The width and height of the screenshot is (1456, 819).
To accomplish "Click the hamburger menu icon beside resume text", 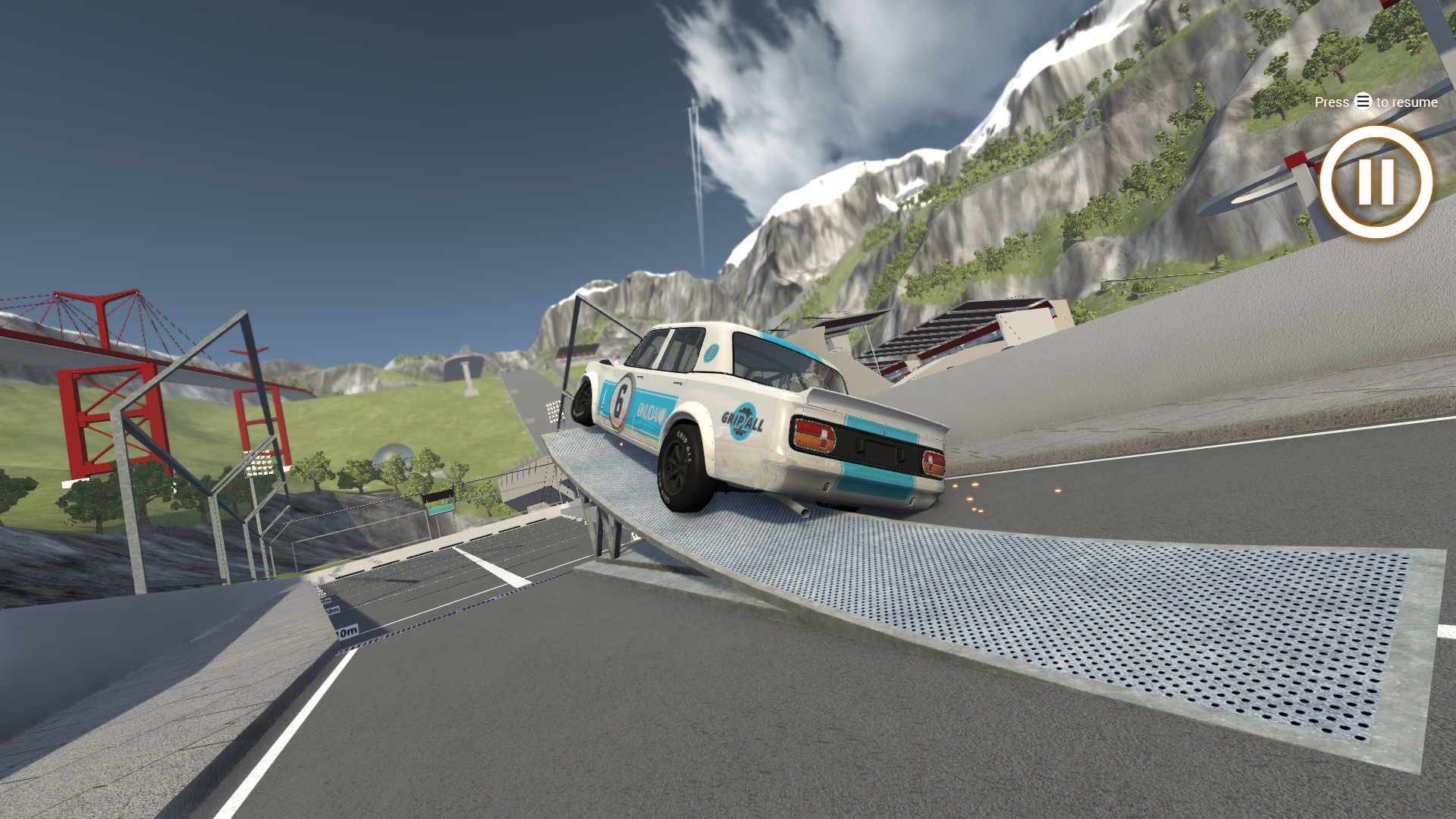I will [1362, 102].
